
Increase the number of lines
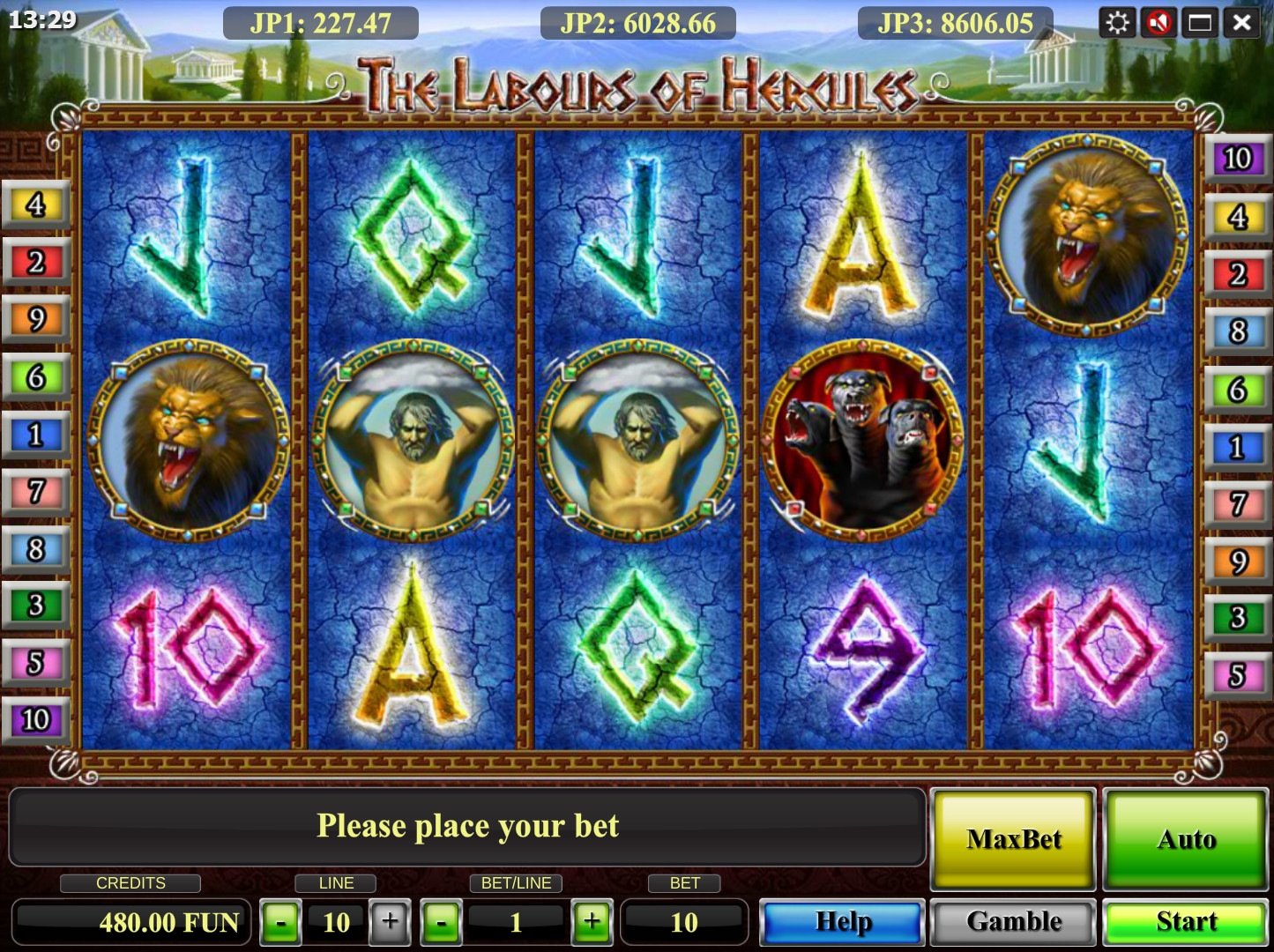(390, 923)
